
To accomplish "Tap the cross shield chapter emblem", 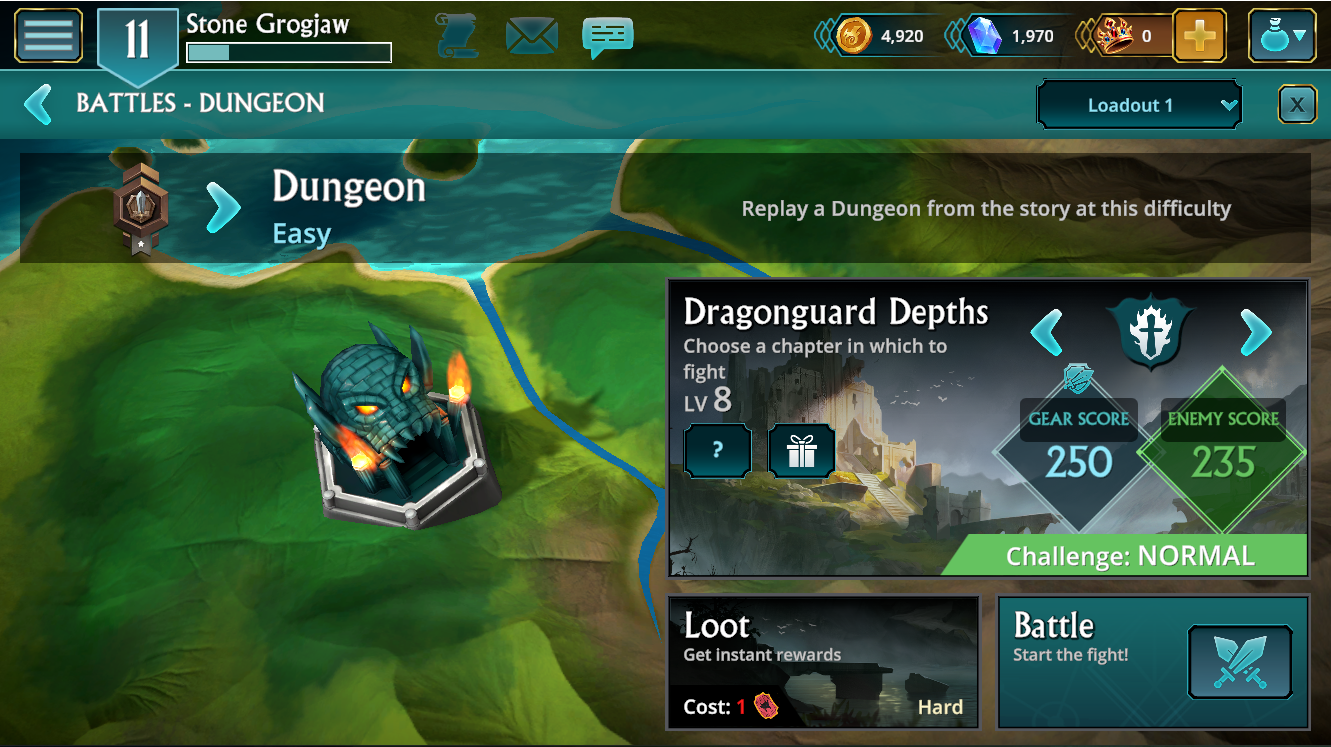I will click(1151, 331).
